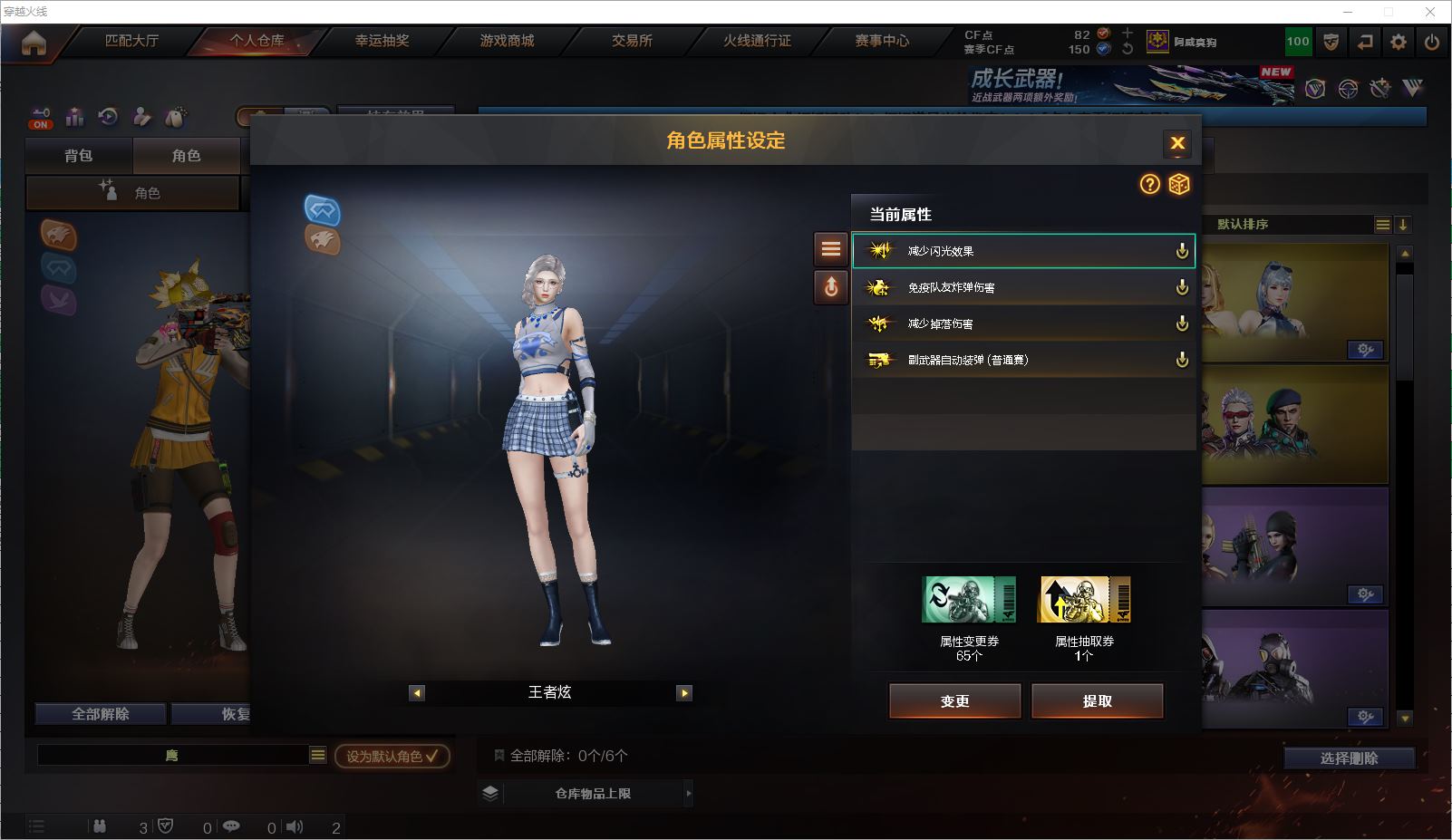Go to the 交易所 tab
1452x840 pixels.
click(x=632, y=41)
